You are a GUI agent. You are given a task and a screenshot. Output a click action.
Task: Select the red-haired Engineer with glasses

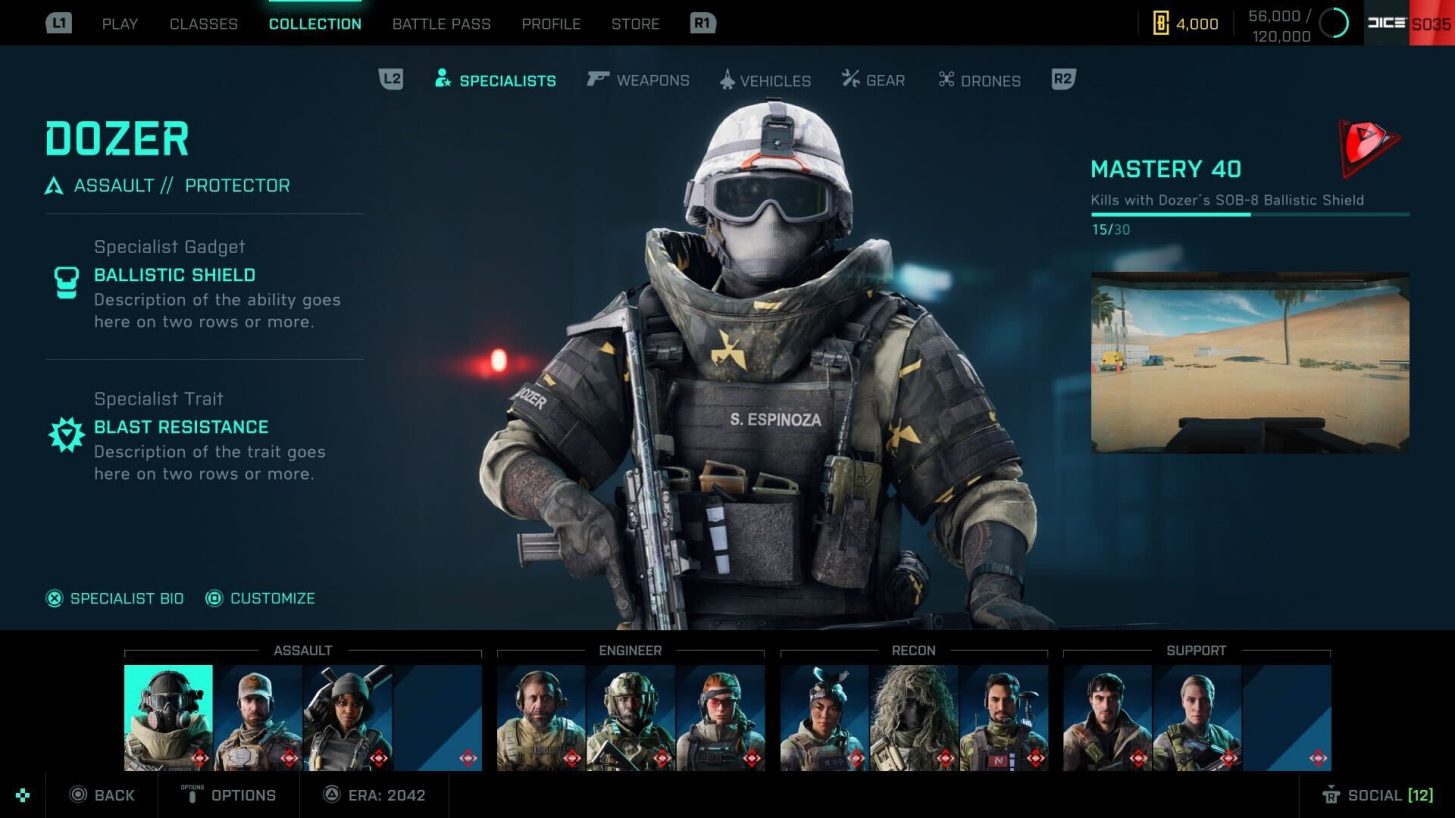tap(720, 717)
